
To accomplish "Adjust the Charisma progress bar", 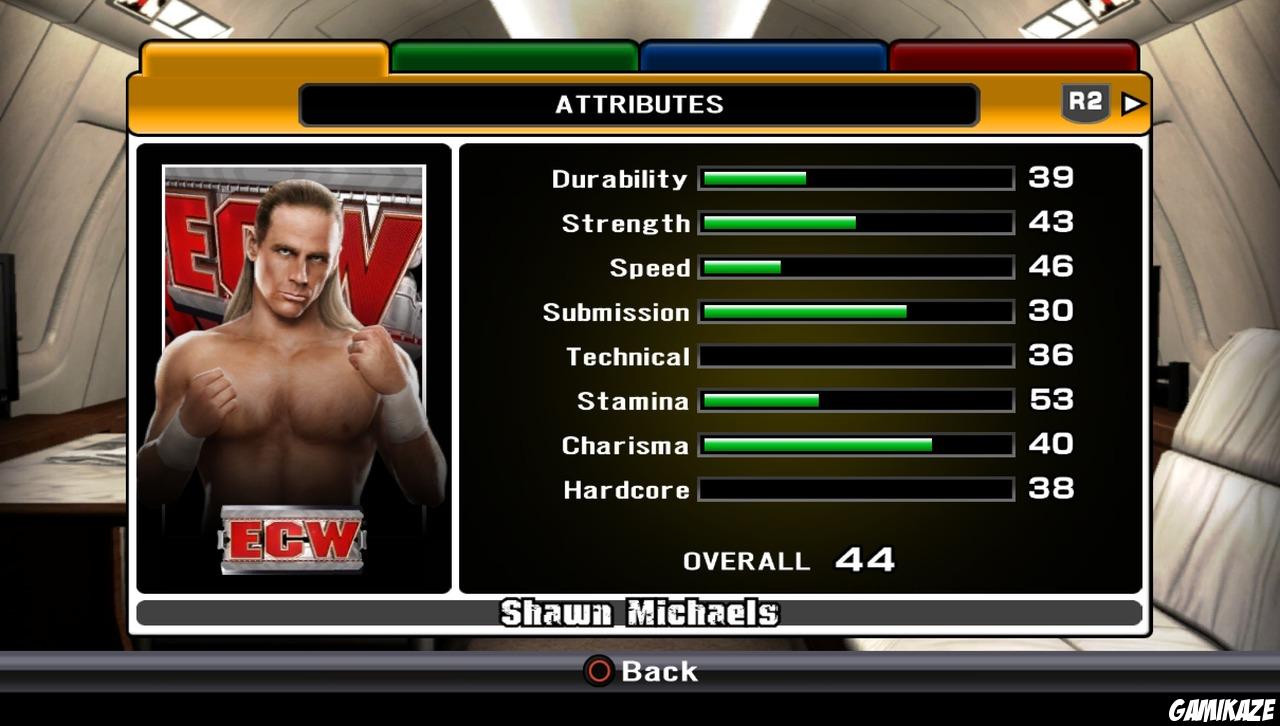I will coord(855,444).
